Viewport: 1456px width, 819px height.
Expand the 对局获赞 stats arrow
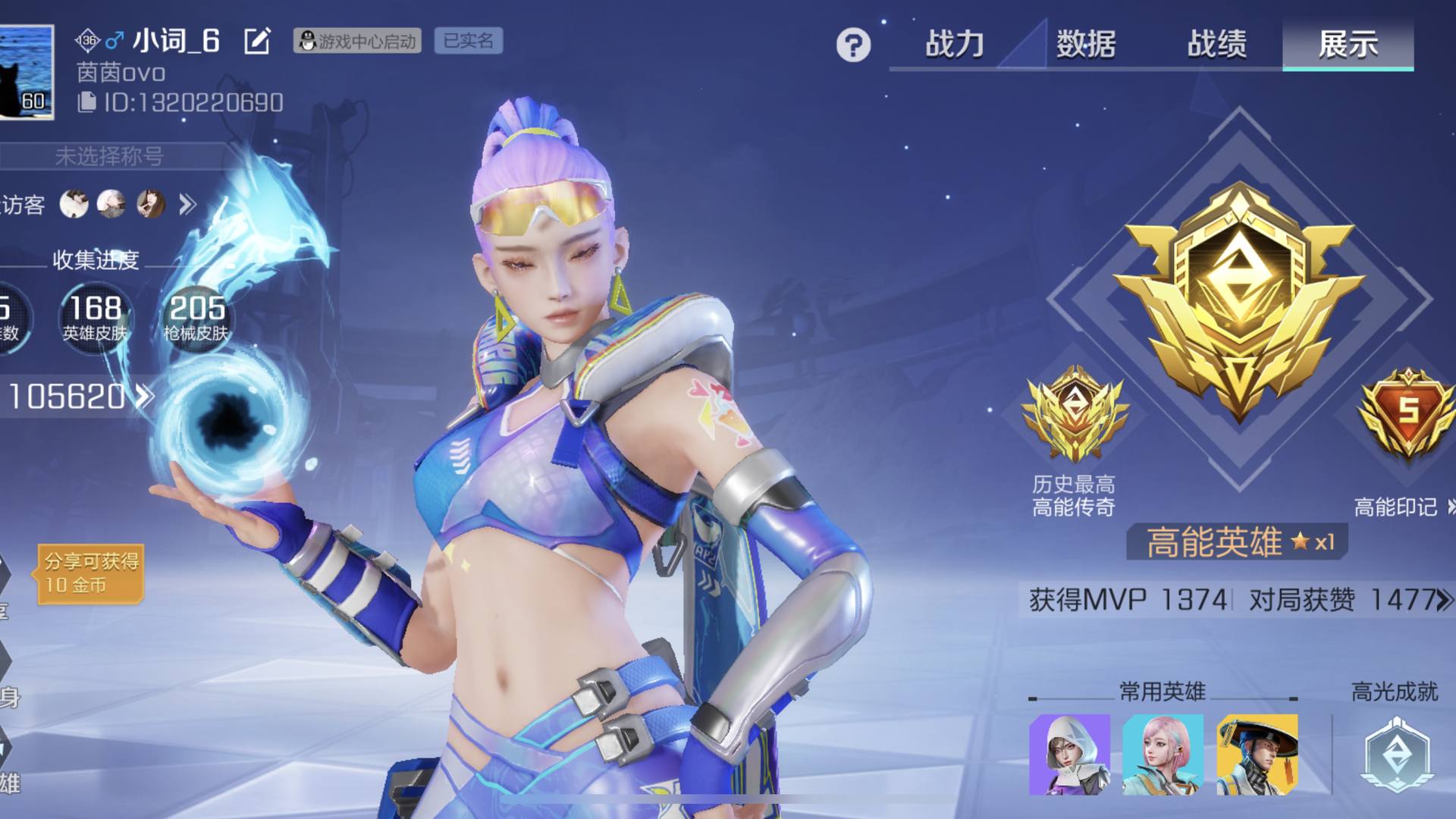(1444, 601)
